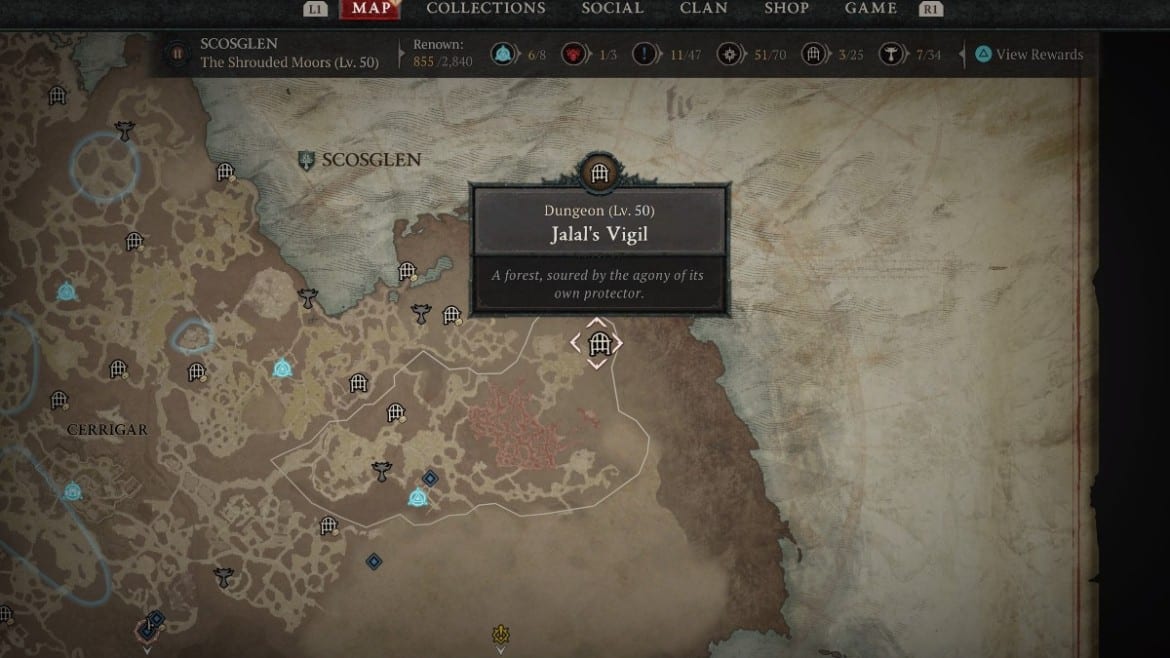The height and width of the screenshot is (658, 1170).
Task: Open the Social tab
Action: [612, 8]
